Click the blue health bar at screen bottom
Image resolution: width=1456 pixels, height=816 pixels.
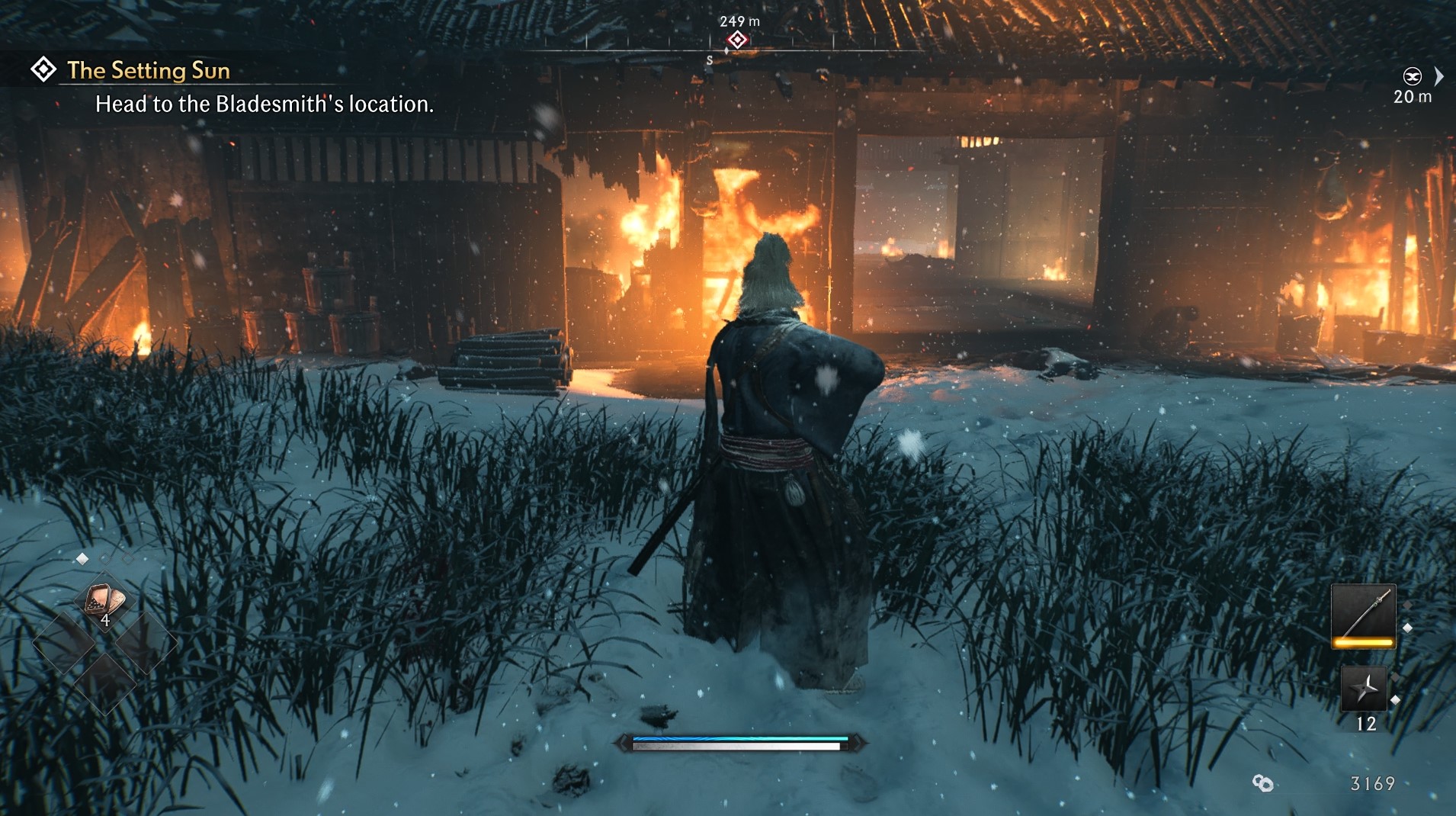pos(736,740)
